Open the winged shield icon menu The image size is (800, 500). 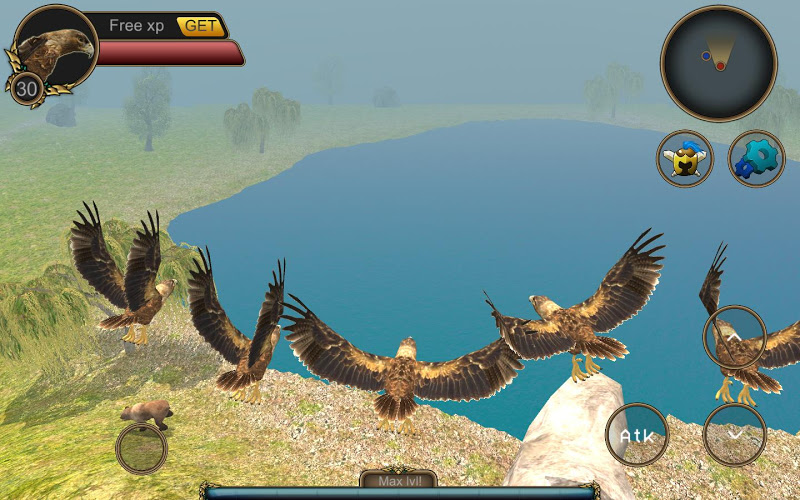click(685, 159)
